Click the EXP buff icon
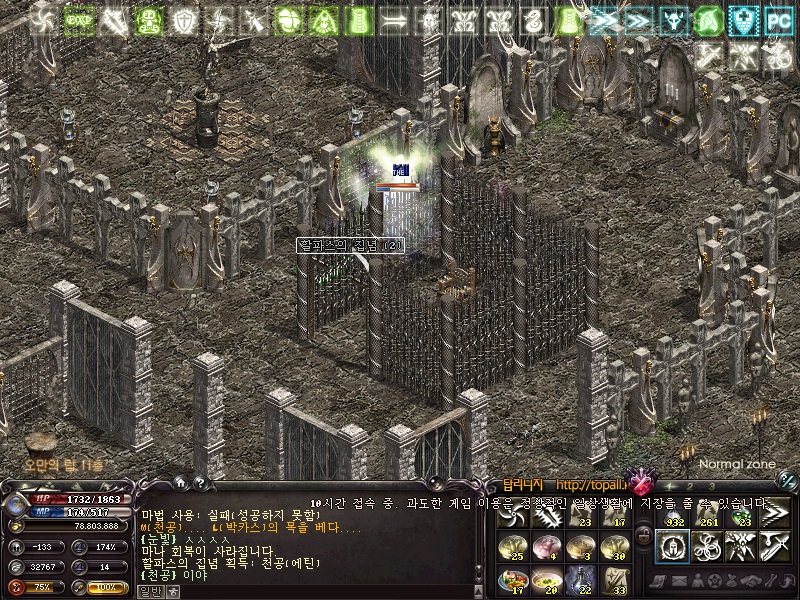The image size is (800, 600). pyautogui.click(x=79, y=18)
